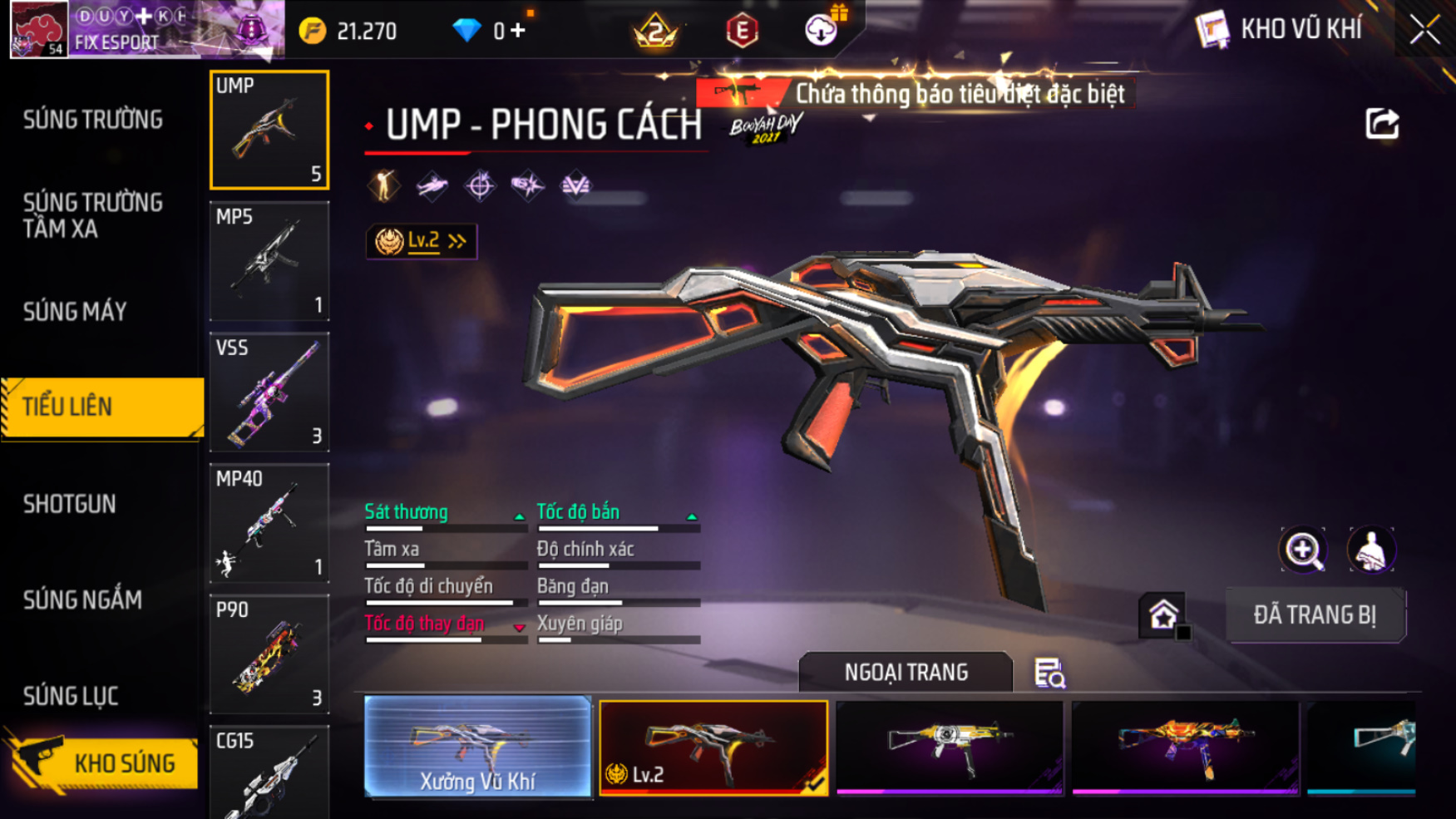Select the Xưởng Vũ Khí skin thumbnail
The image size is (1456, 819).
(x=477, y=747)
